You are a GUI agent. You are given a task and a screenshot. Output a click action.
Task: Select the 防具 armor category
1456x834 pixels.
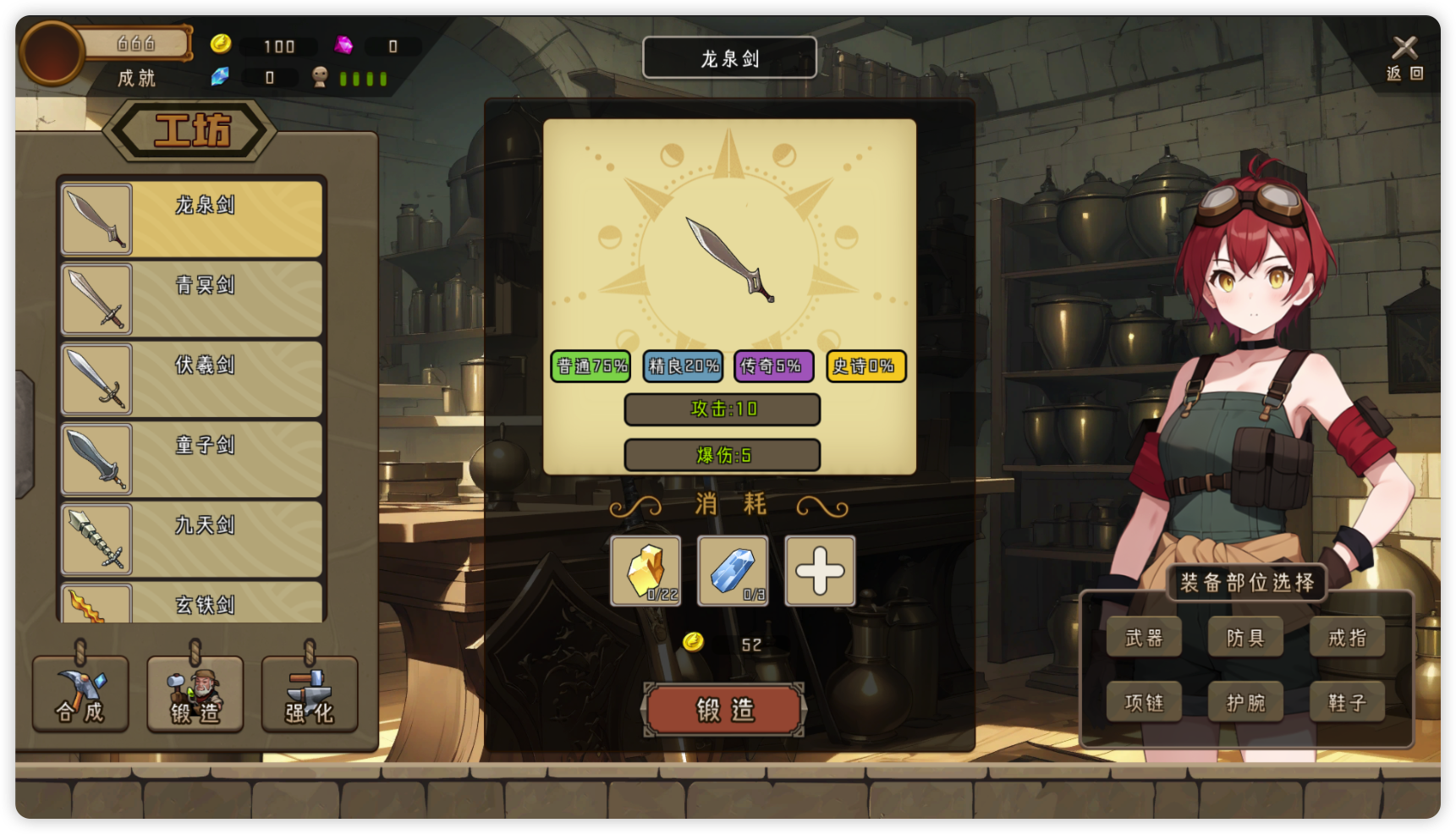point(1245,638)
